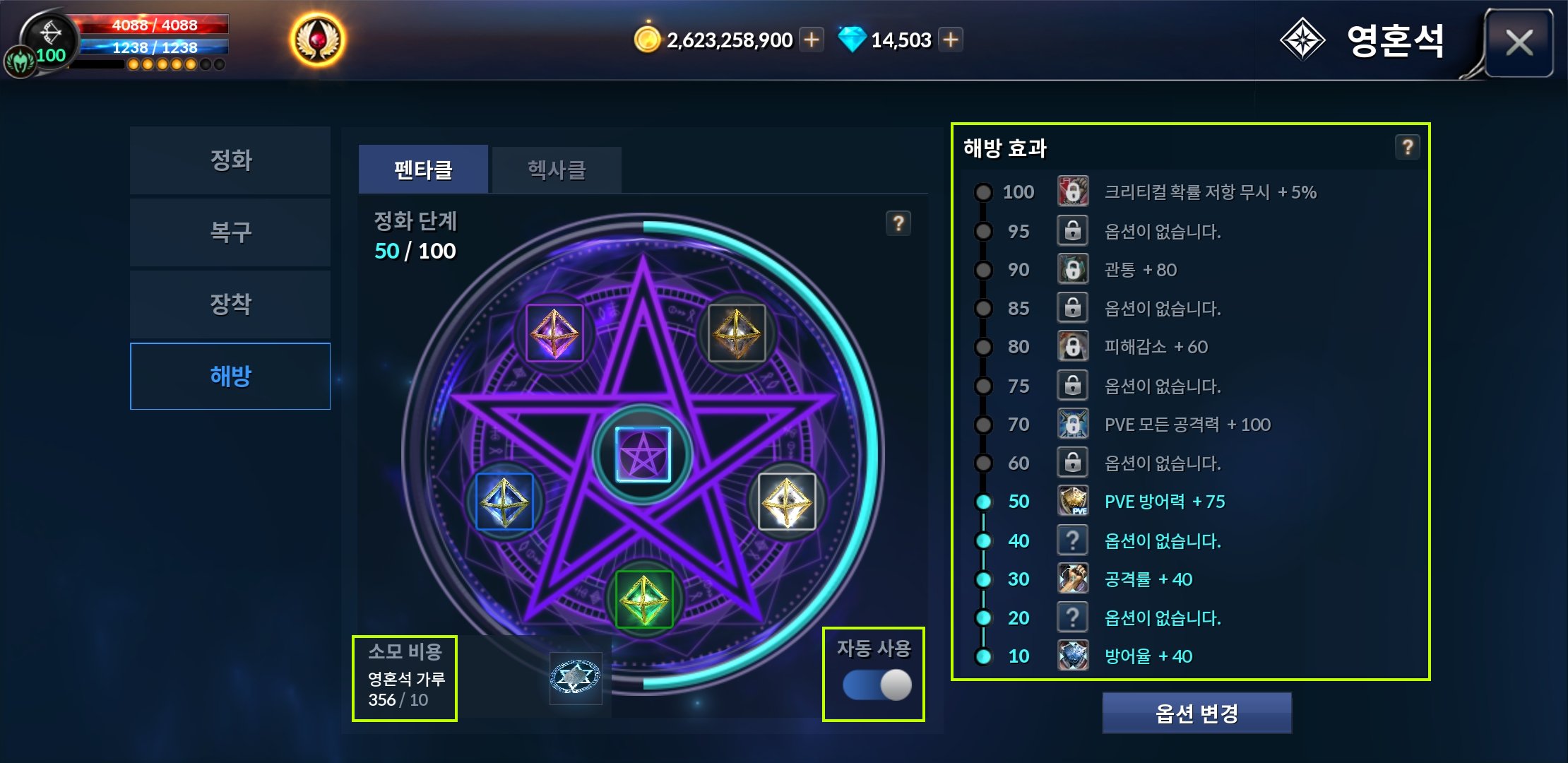Viewport: 1568px width, 763px height.
Task: Click the winged red gem emblem
Action: [318, 40]
